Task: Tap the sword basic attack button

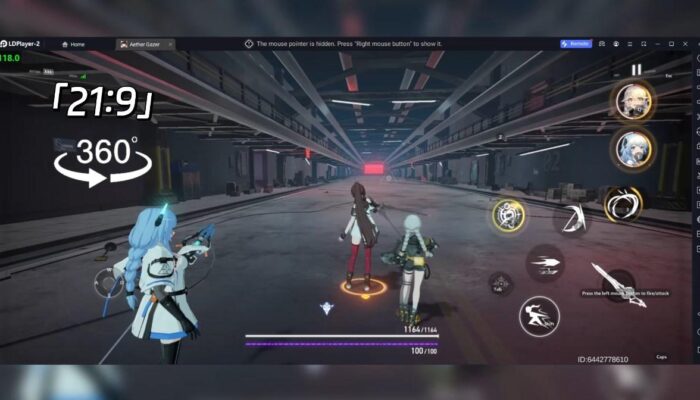Action: (611, 283)
